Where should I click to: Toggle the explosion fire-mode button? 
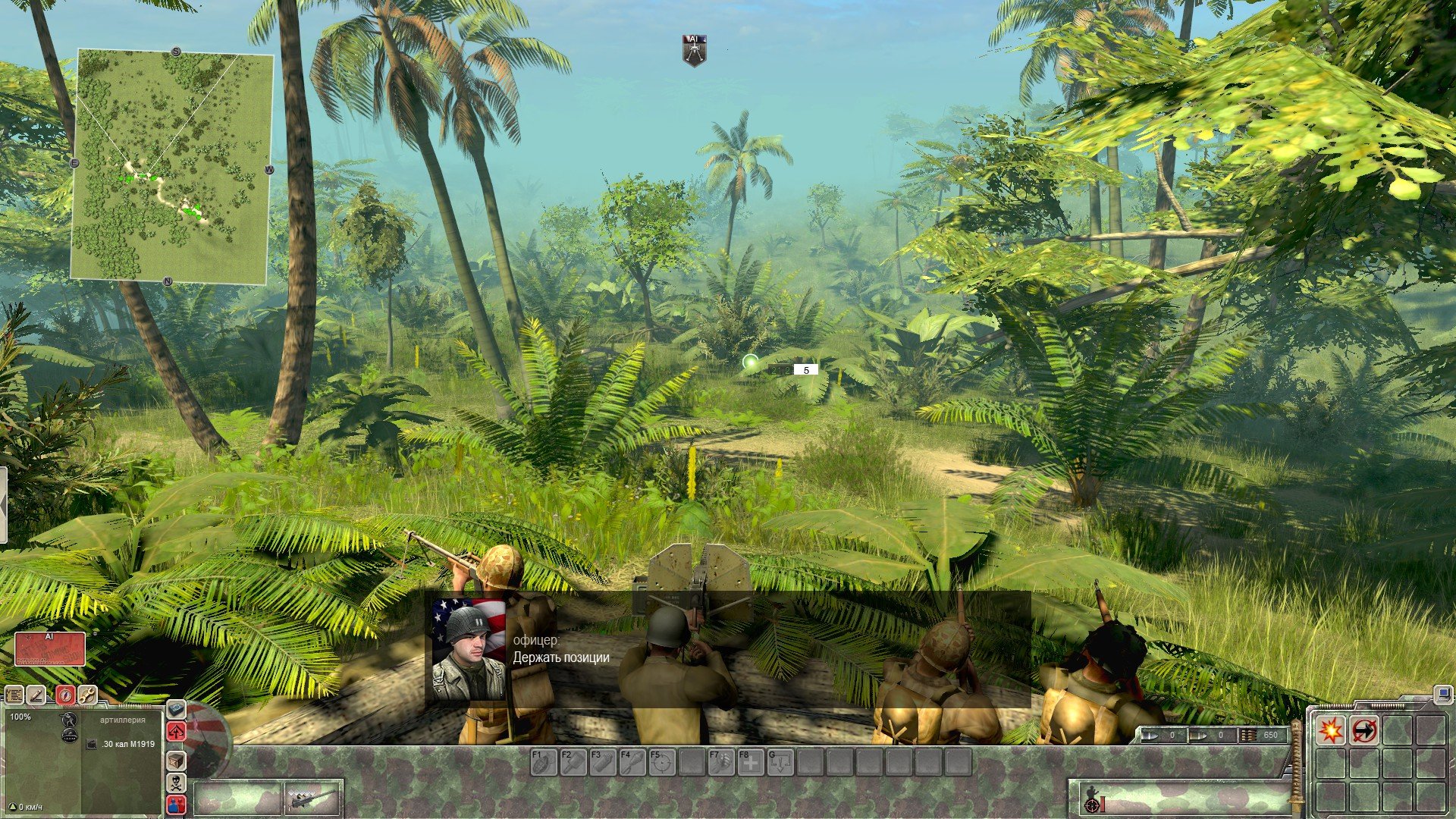1331,730
